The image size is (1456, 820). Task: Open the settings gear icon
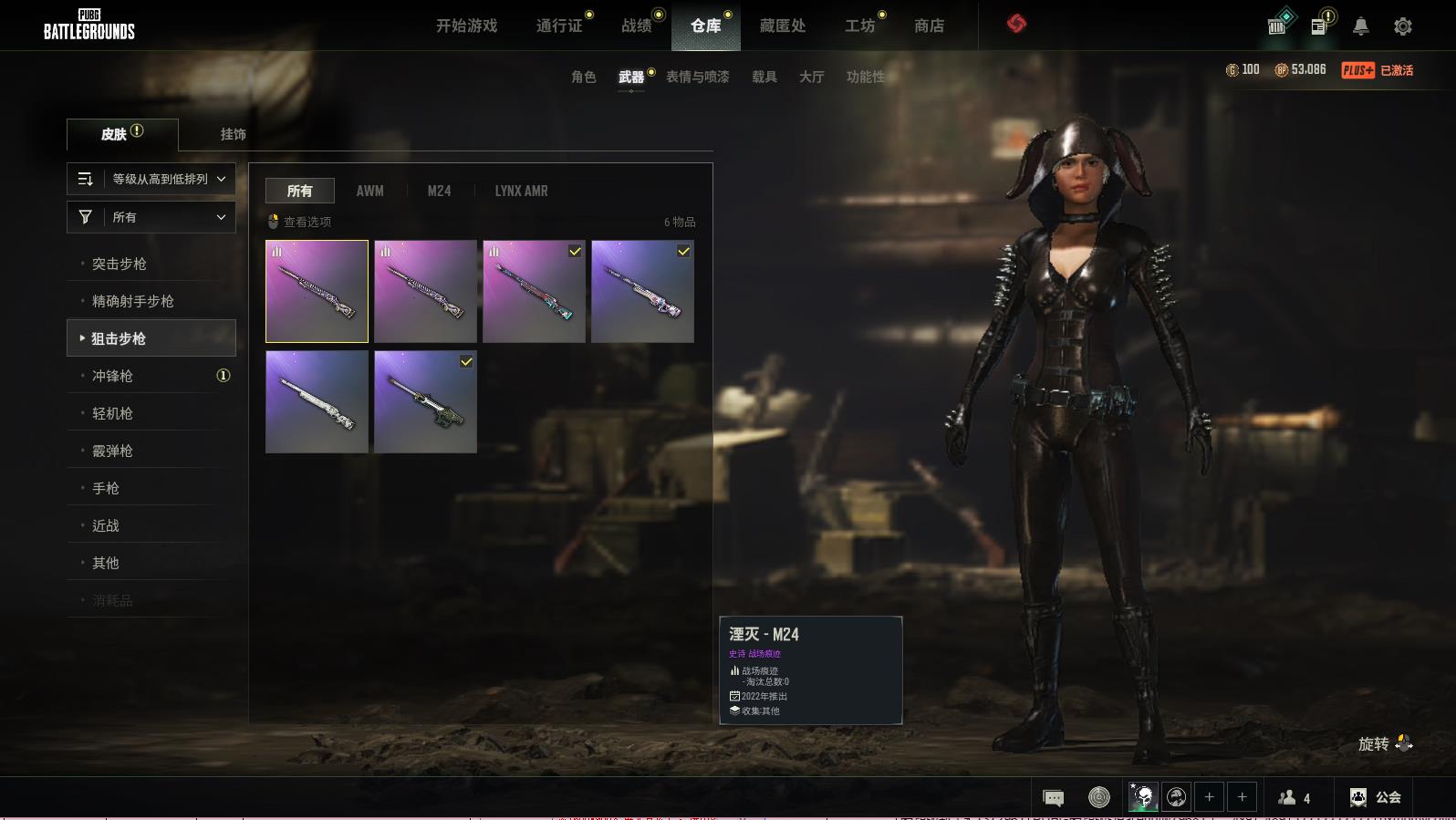(1402, 26)
